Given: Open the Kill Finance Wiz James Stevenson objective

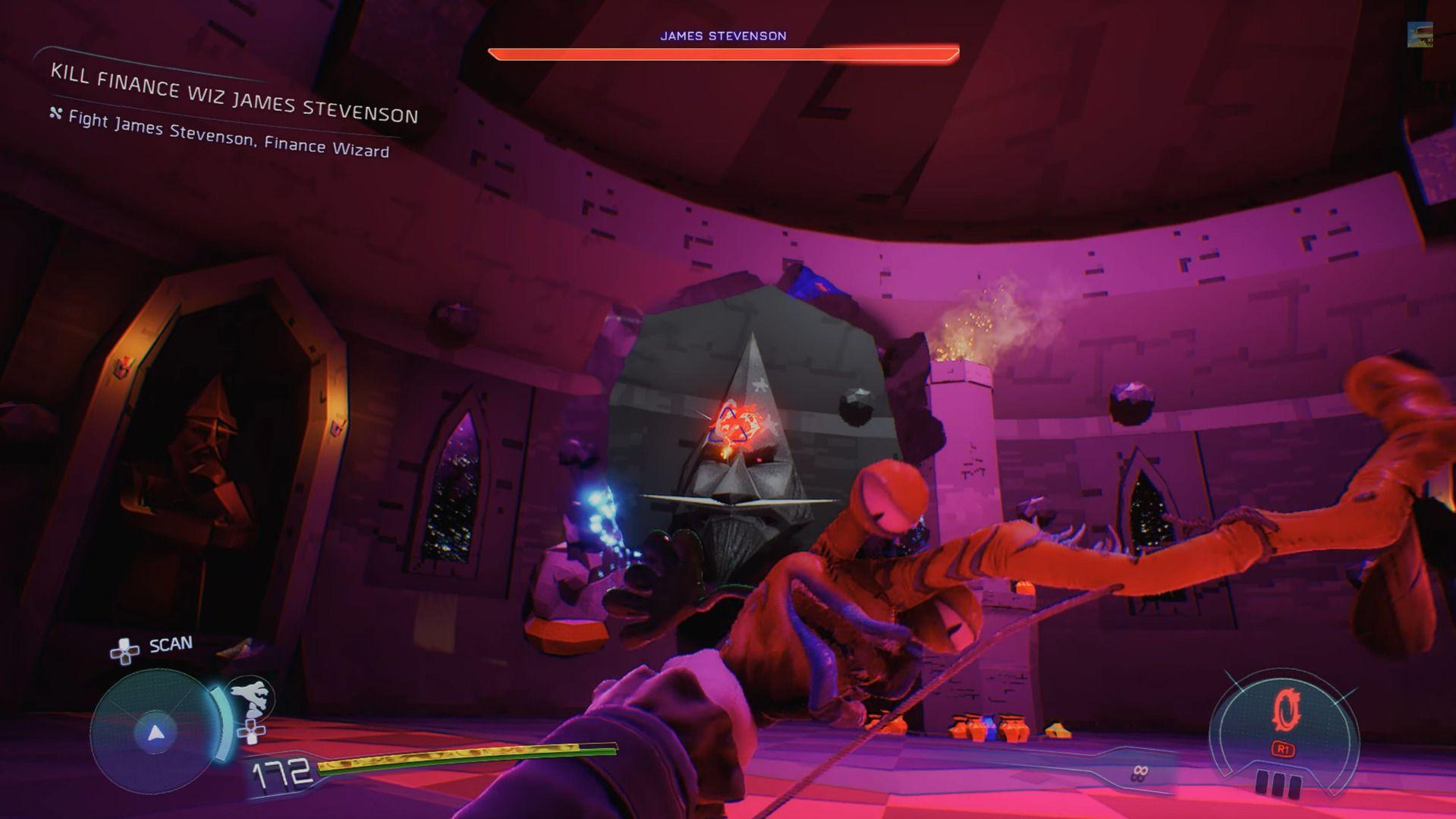Looking at the screenshot, I should tap(234, 94).
